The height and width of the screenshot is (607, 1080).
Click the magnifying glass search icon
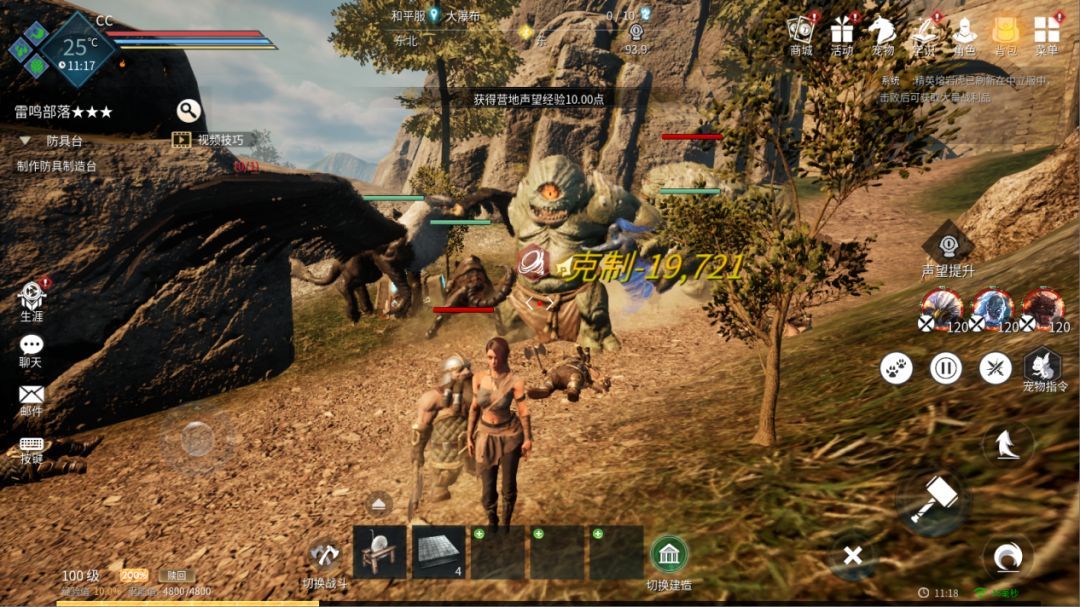189,111
